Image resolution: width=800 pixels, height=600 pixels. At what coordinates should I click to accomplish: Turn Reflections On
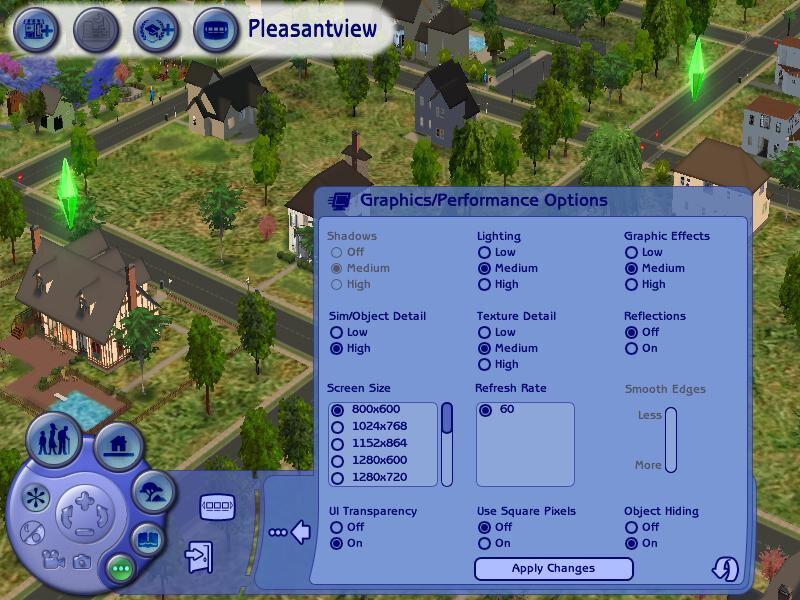click(632, 348)
